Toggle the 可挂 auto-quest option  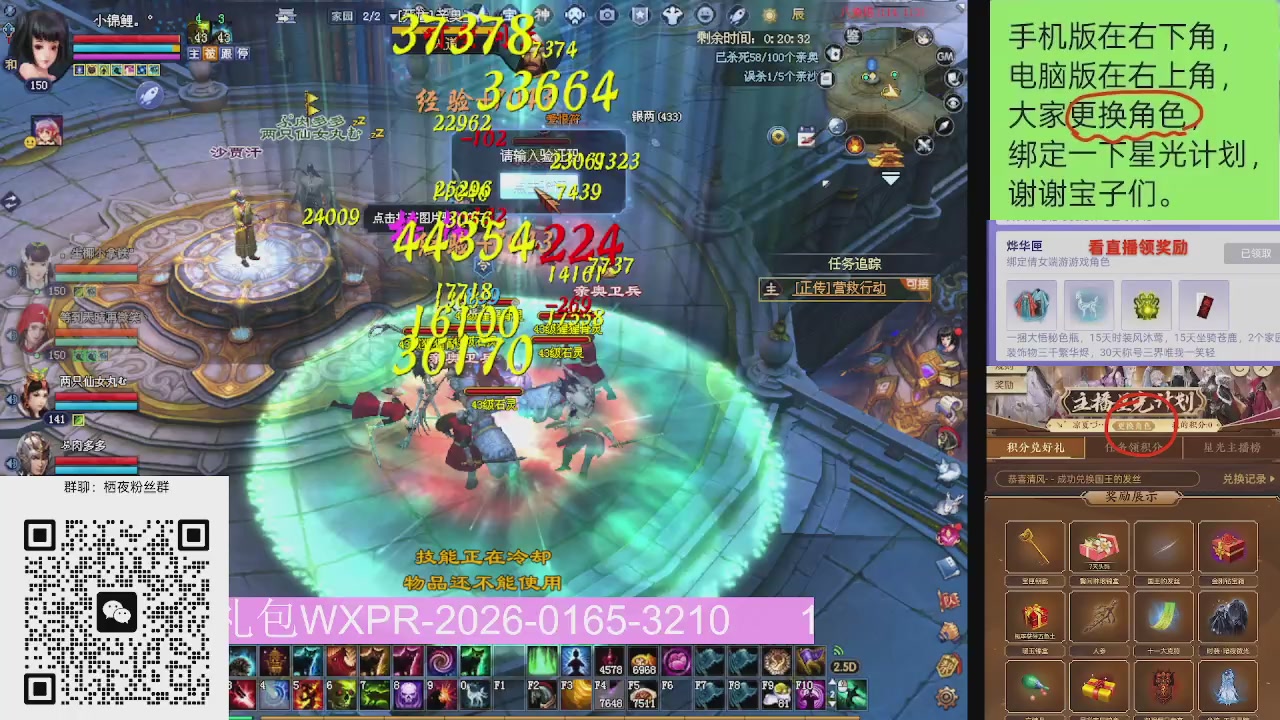tap(916, 286)
